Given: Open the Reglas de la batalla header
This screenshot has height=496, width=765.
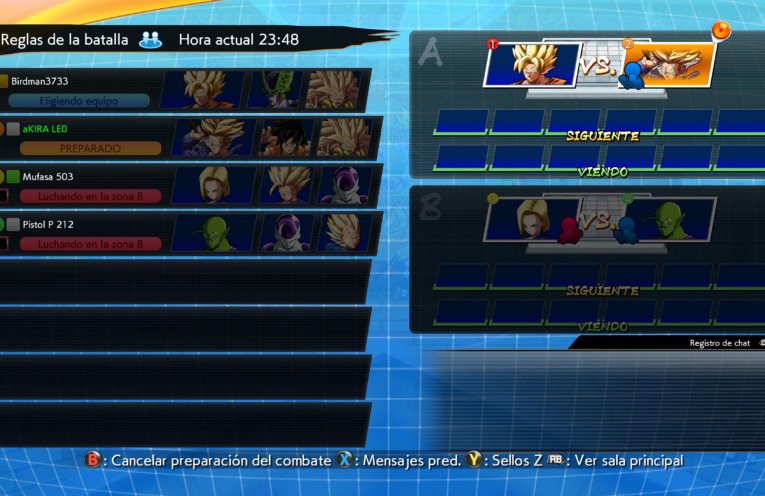Looking at the screenshot, I should 64,40.
